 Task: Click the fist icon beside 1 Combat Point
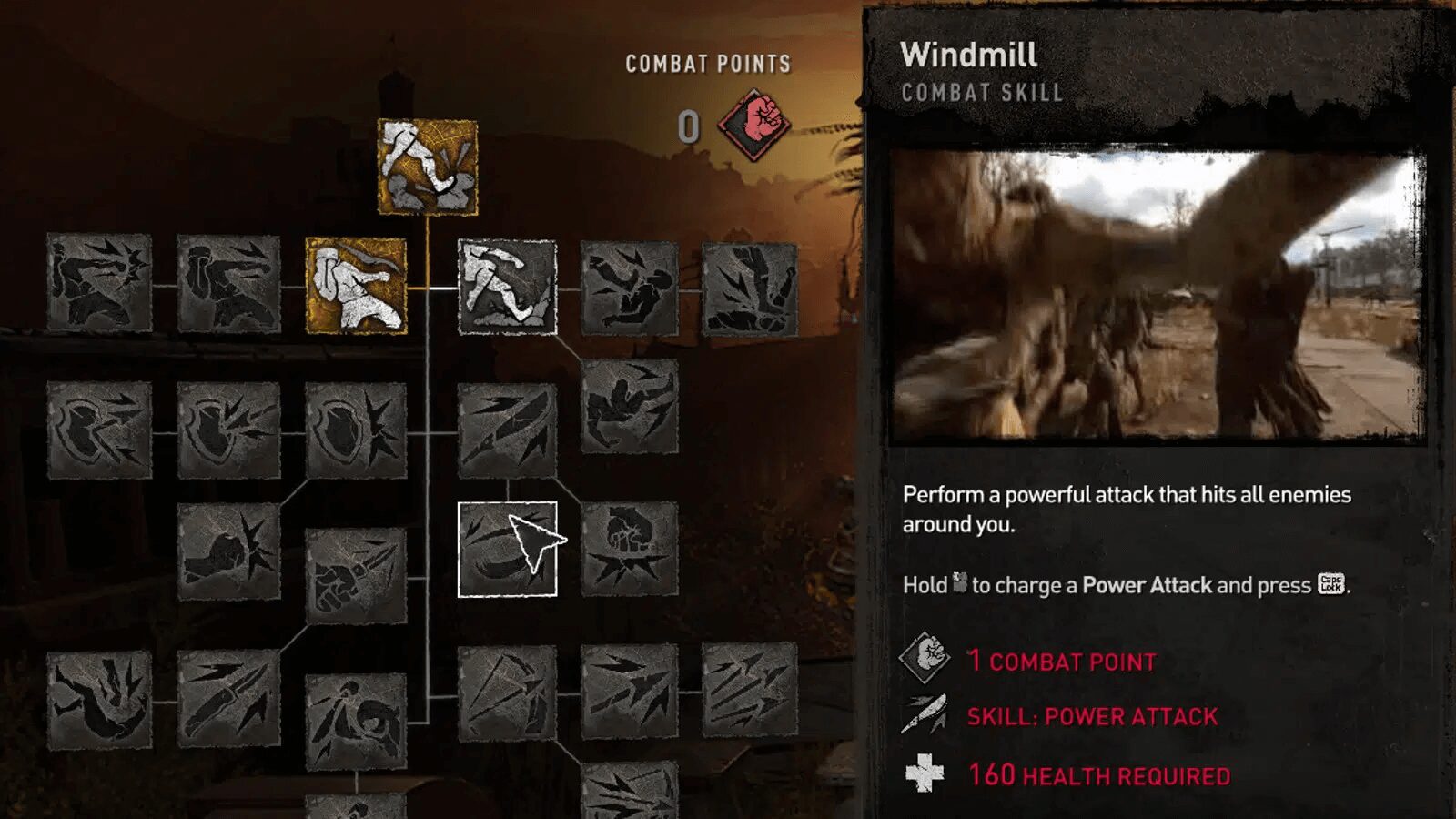coord(924,660)
